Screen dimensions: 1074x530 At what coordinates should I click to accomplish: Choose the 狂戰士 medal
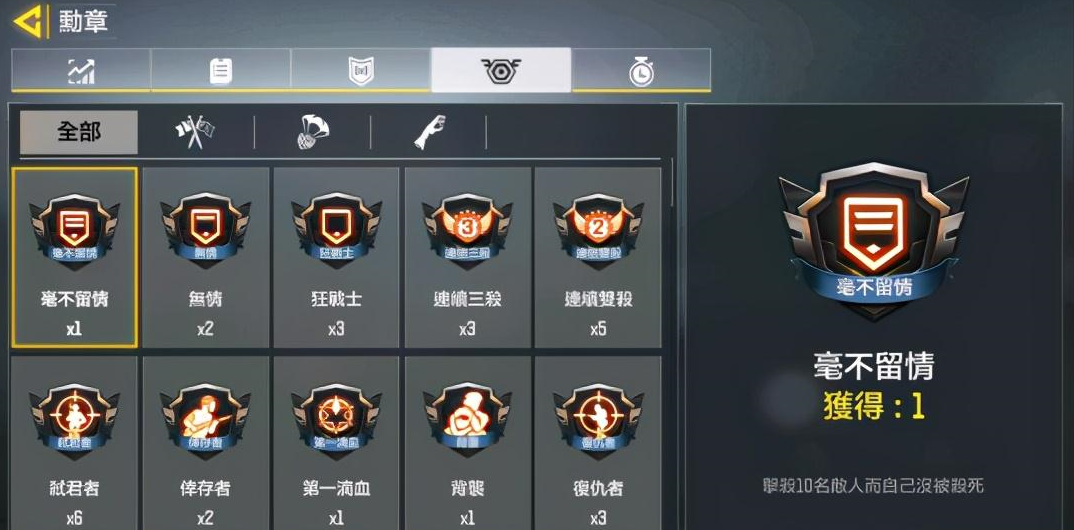pyautogui.click(x=336, y=257)
